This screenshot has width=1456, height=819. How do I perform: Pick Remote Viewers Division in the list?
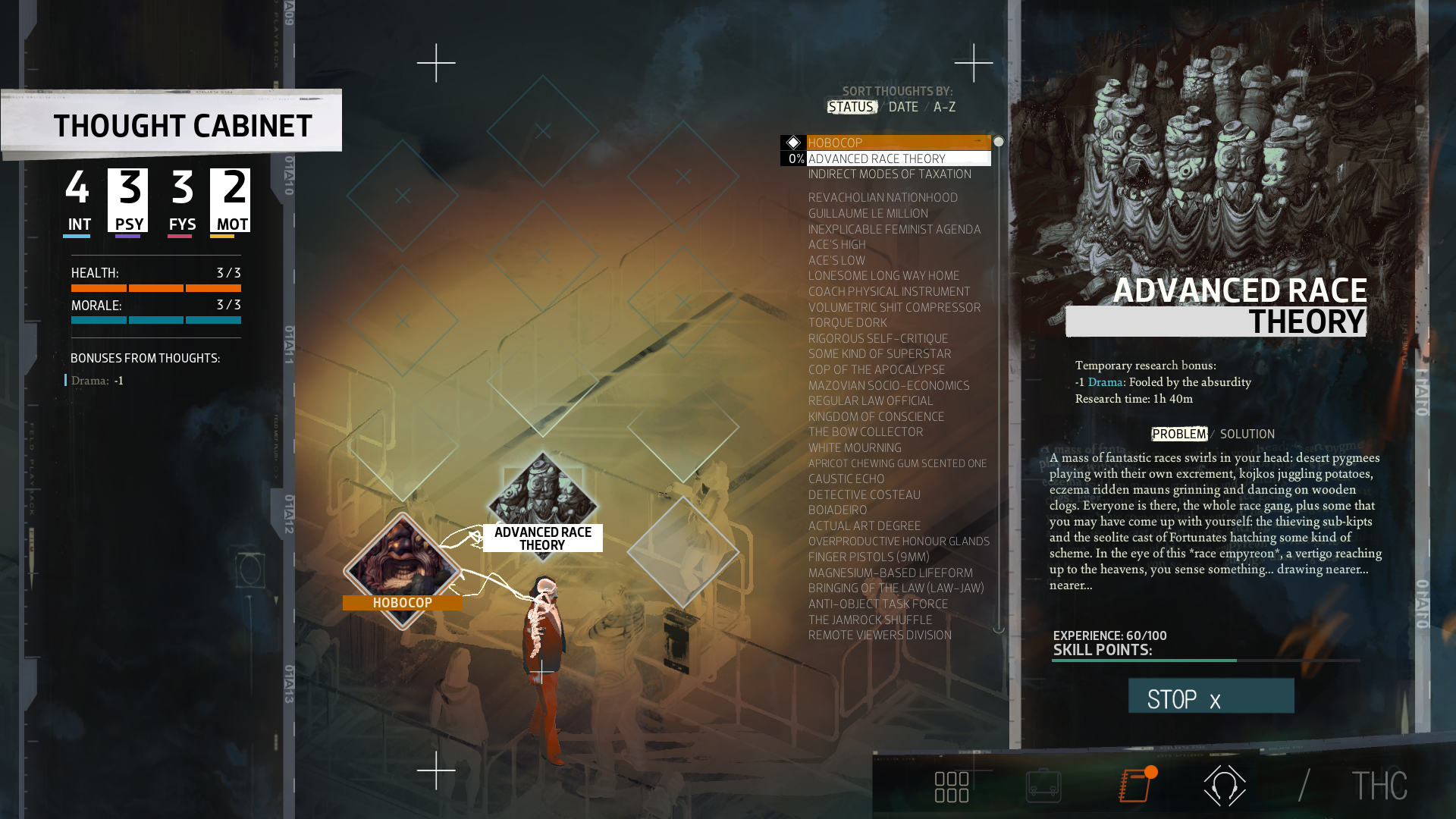pyautogui.click(x=879, y=635)
